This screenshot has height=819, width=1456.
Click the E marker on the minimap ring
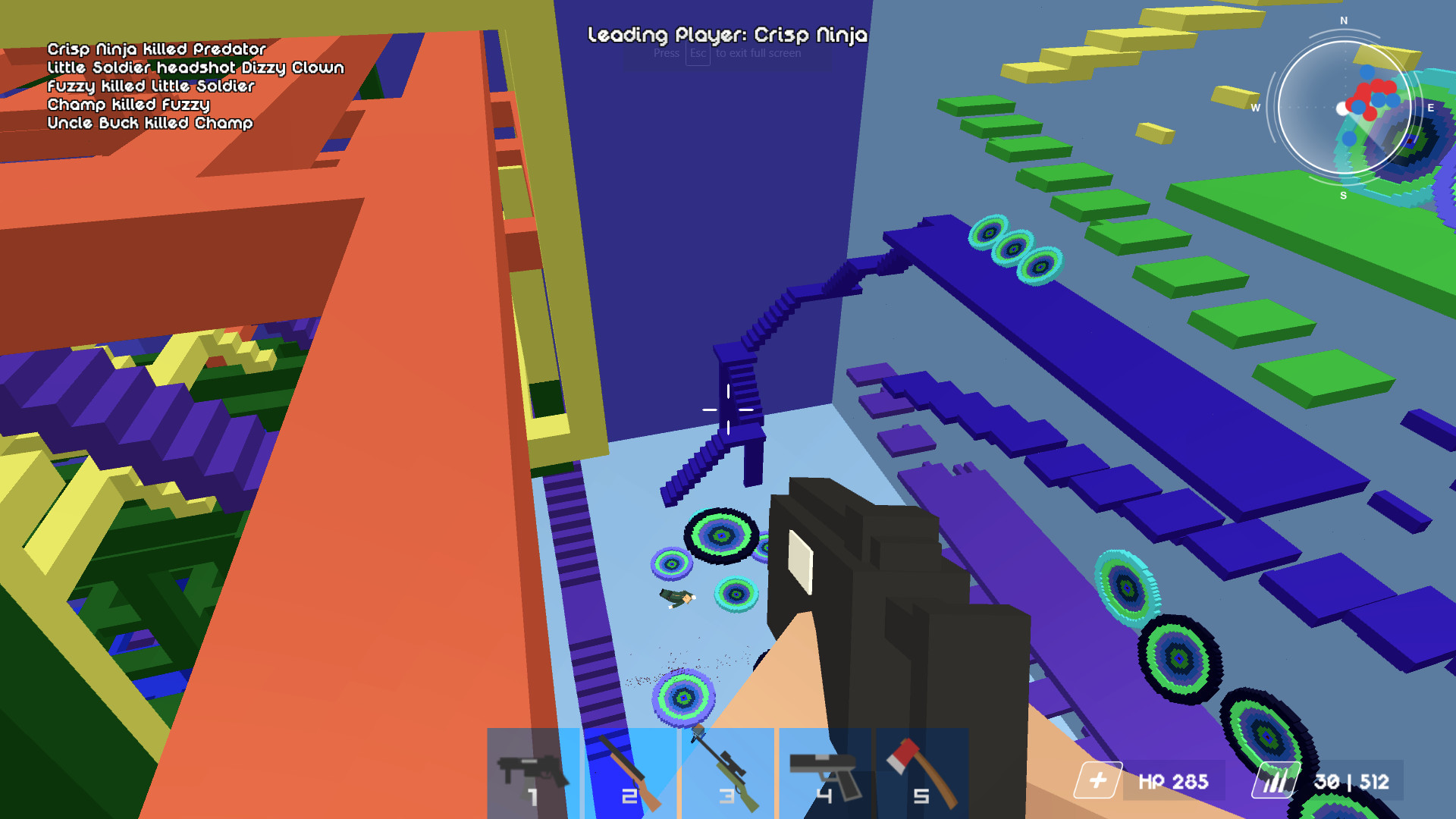tap(1430, 108)
